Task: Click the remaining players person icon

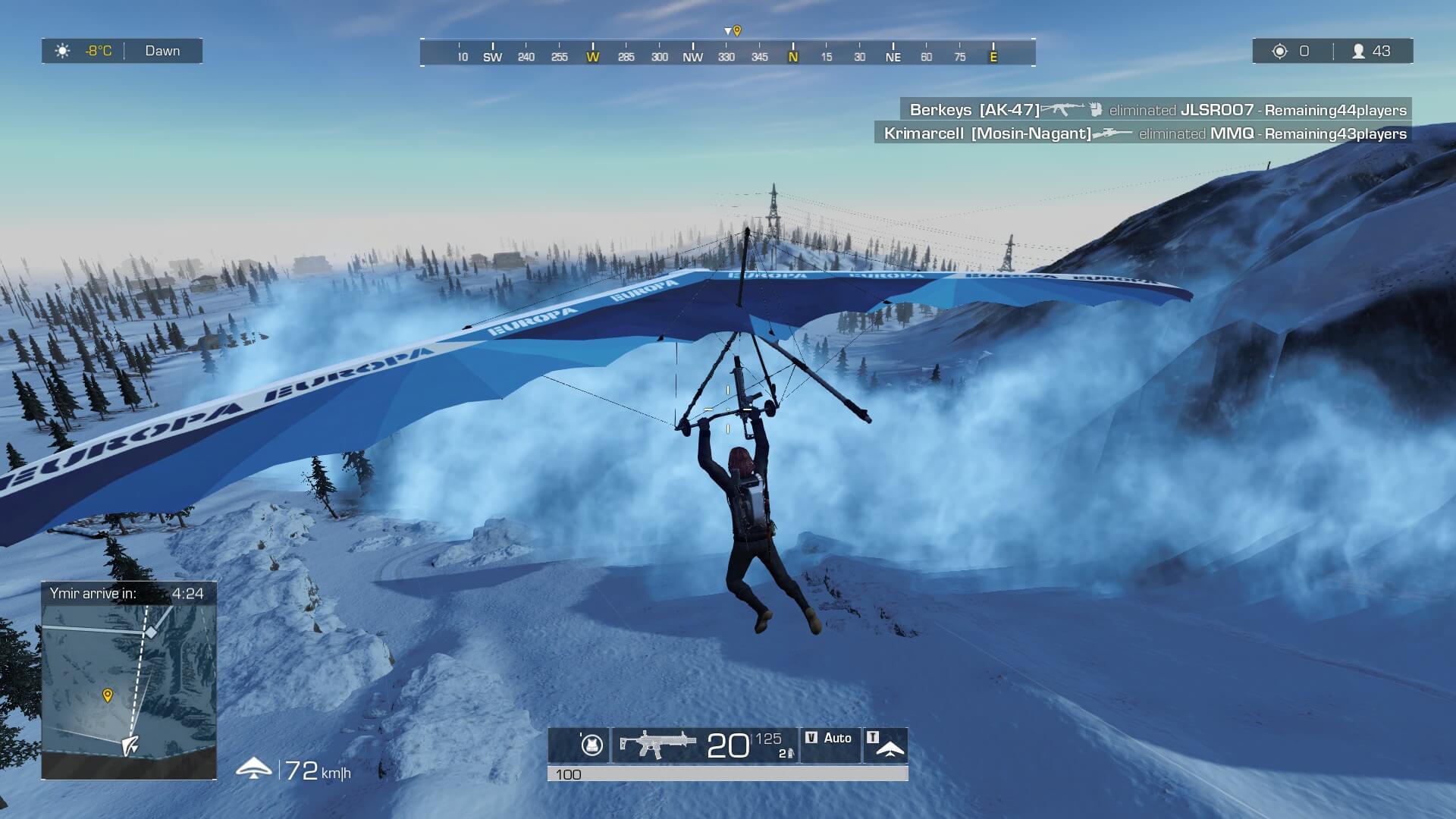Action: pos(1358,51)
